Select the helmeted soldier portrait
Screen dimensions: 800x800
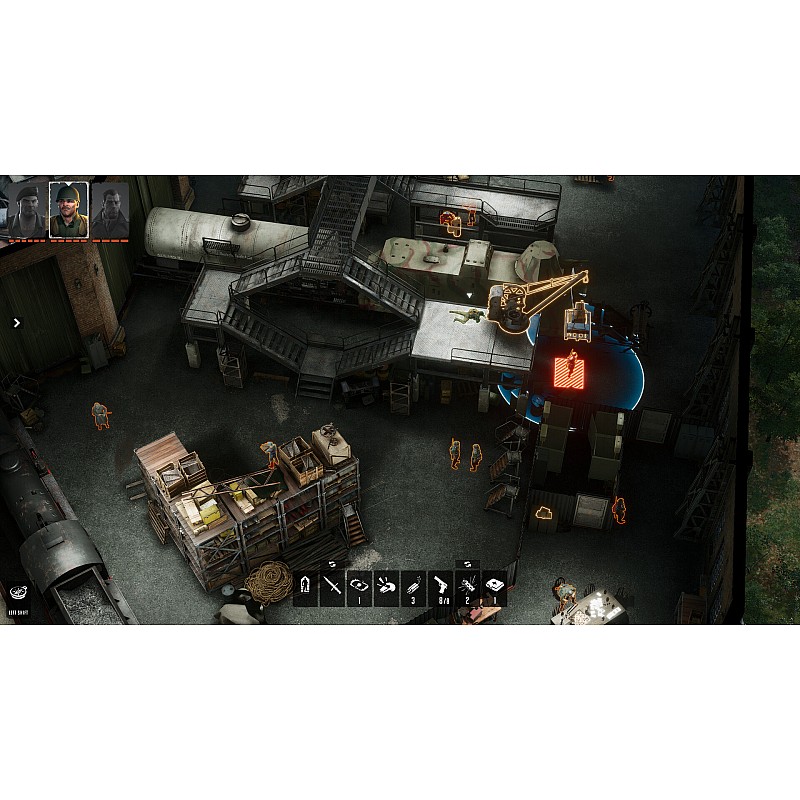coord(69,209)
